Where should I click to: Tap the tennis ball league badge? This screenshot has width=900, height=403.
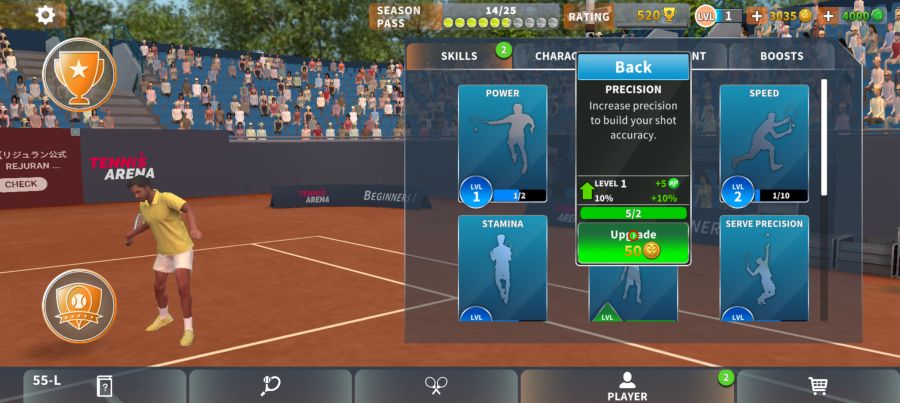pos(79,305)
